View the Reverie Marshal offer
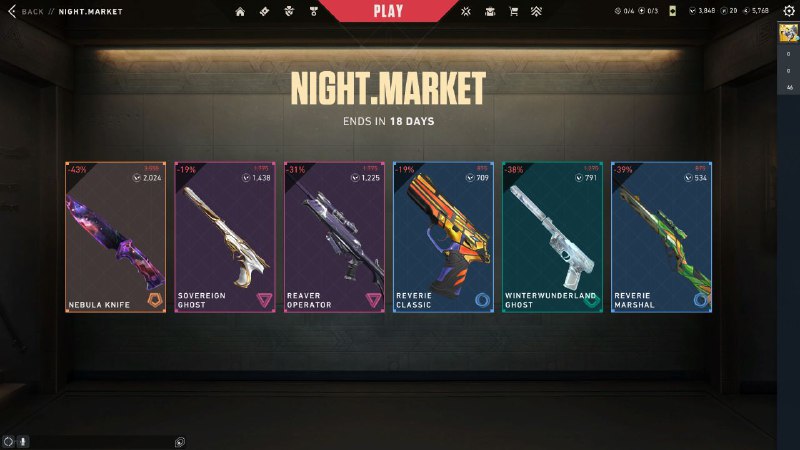Viewport: 800px width, 450px height. click(x=661, y=238)
